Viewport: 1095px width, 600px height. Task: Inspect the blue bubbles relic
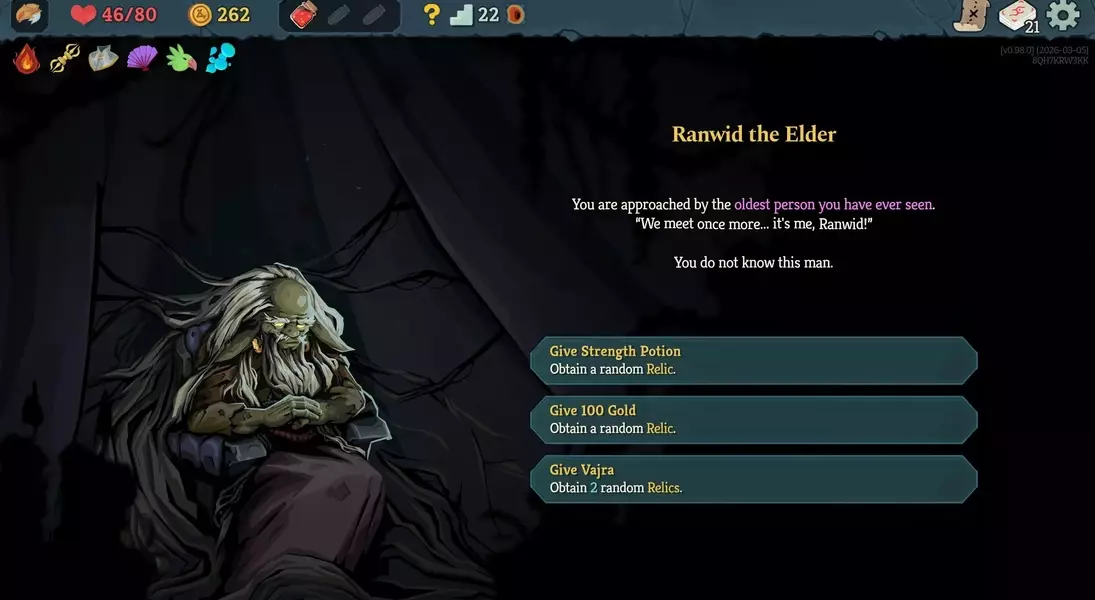point(220,59)
